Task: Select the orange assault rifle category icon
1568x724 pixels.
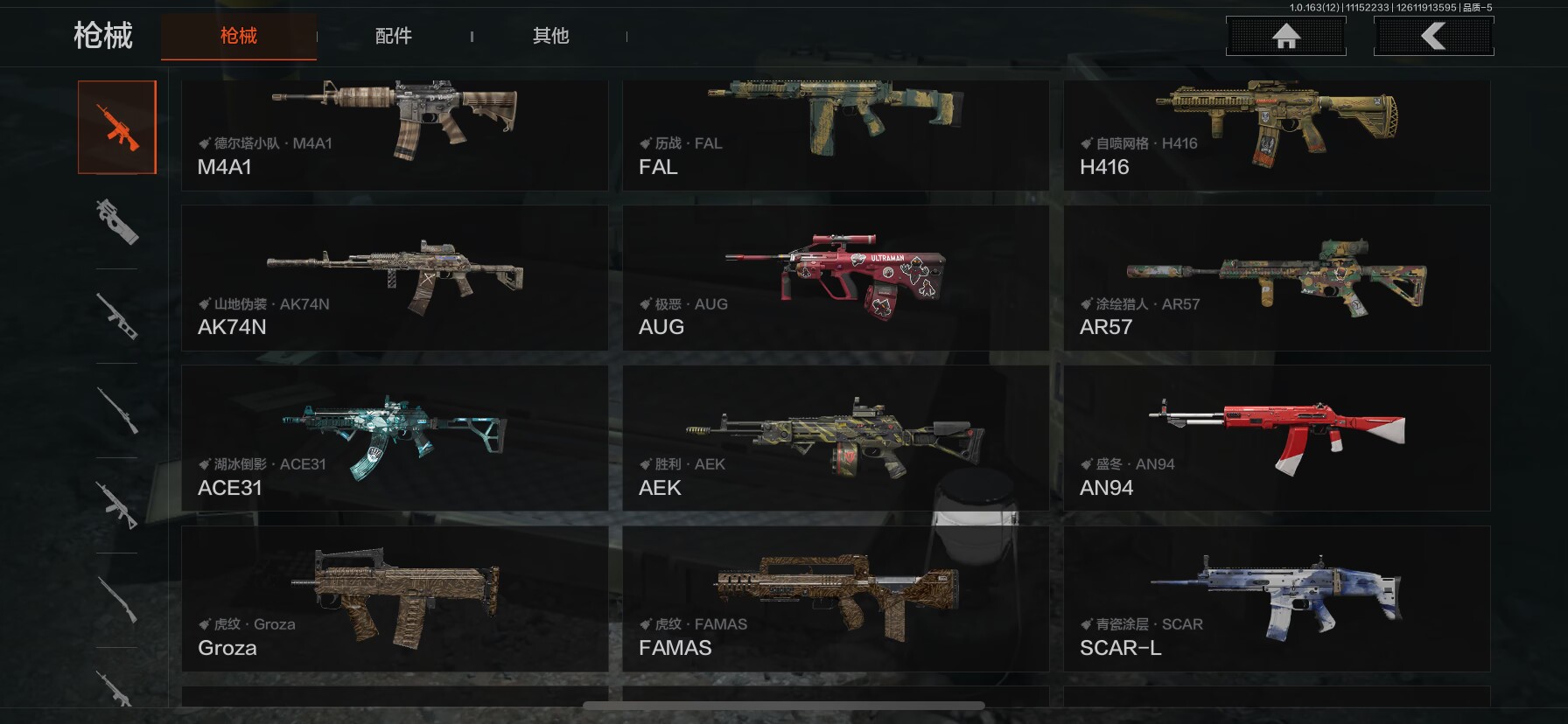Action: (x=117, y=128)
